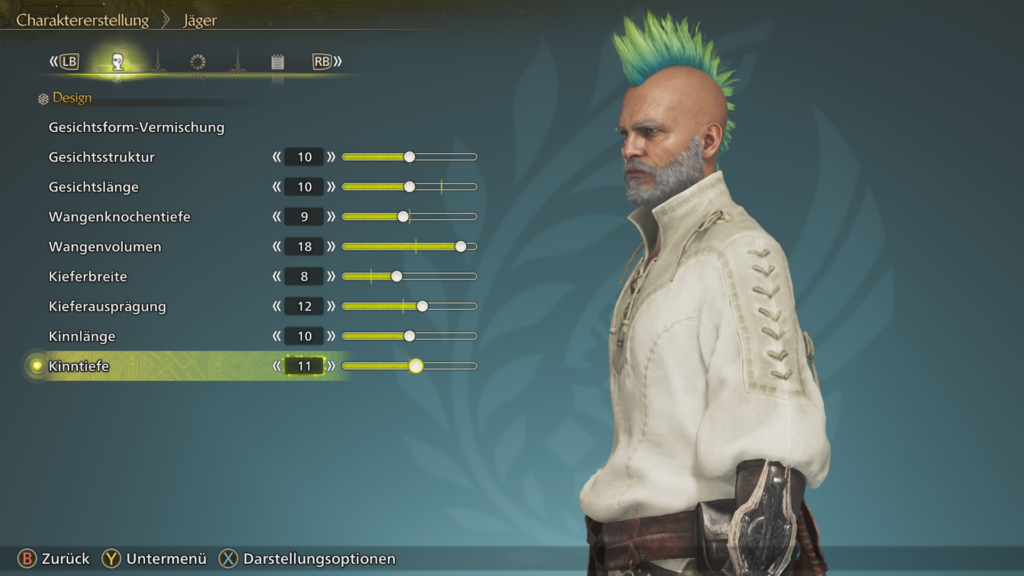The width and height of the screenshot is (1024, 576).
Task: Select the face design tab icon
Action: (118, 62)
